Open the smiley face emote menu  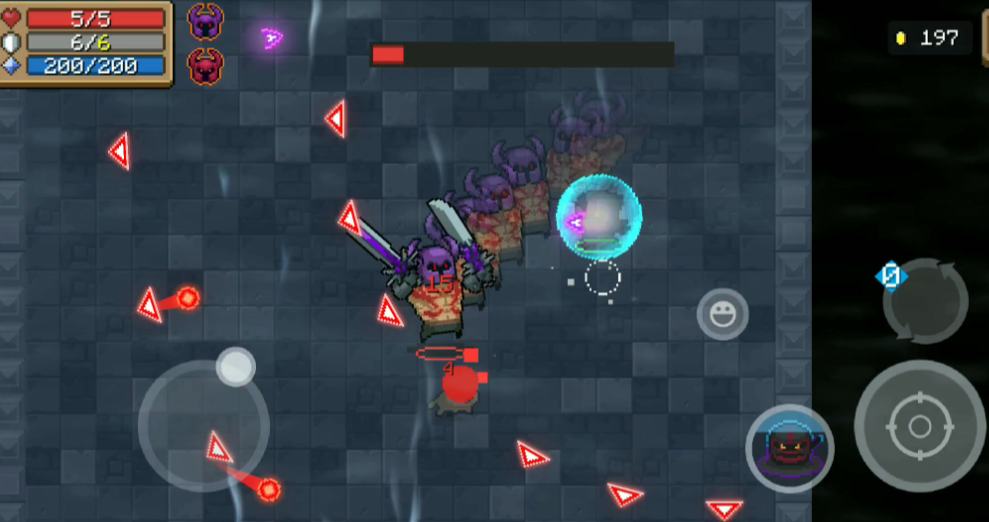722,314
